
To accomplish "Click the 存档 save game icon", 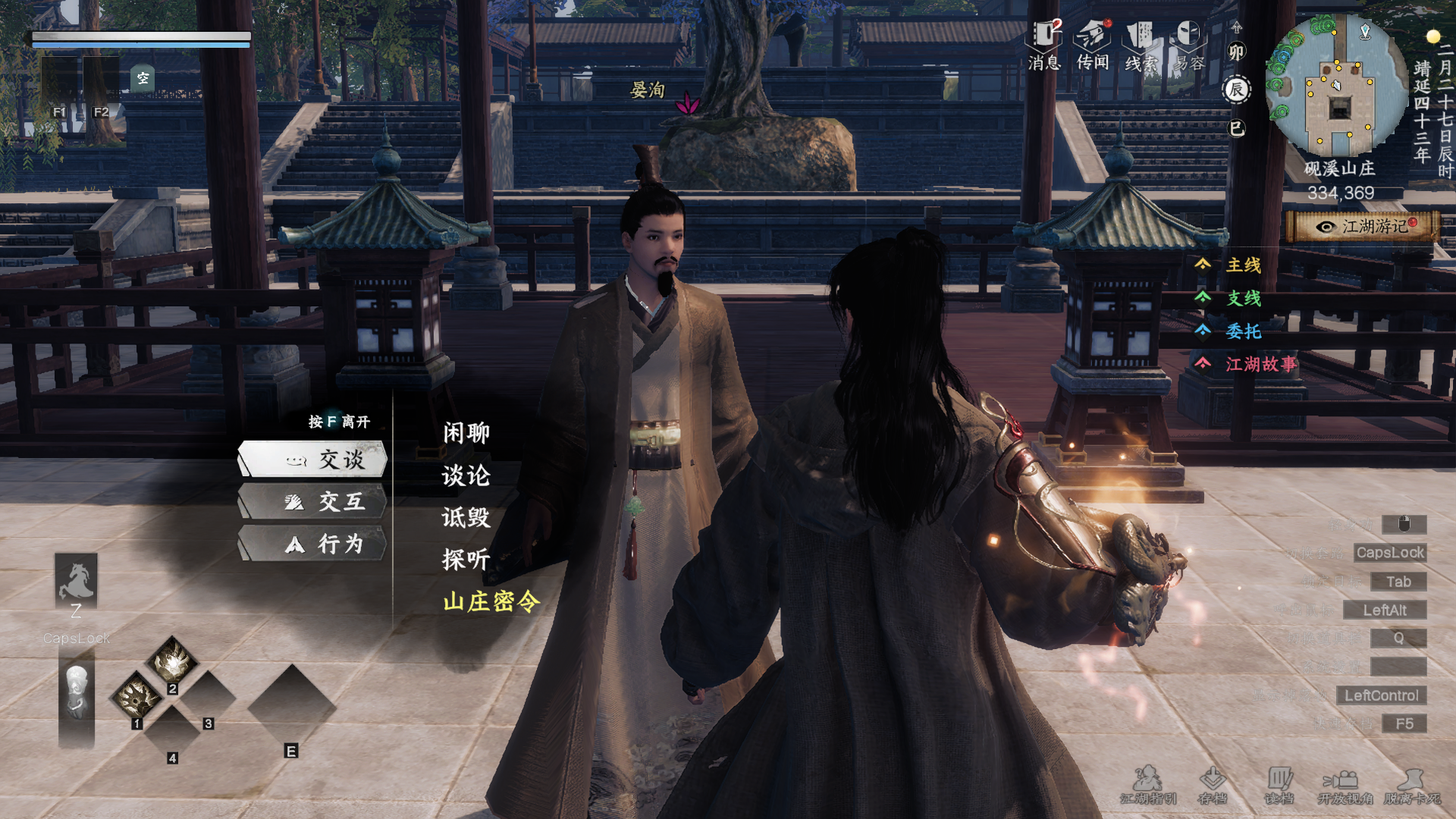I will coord(1212,785).
